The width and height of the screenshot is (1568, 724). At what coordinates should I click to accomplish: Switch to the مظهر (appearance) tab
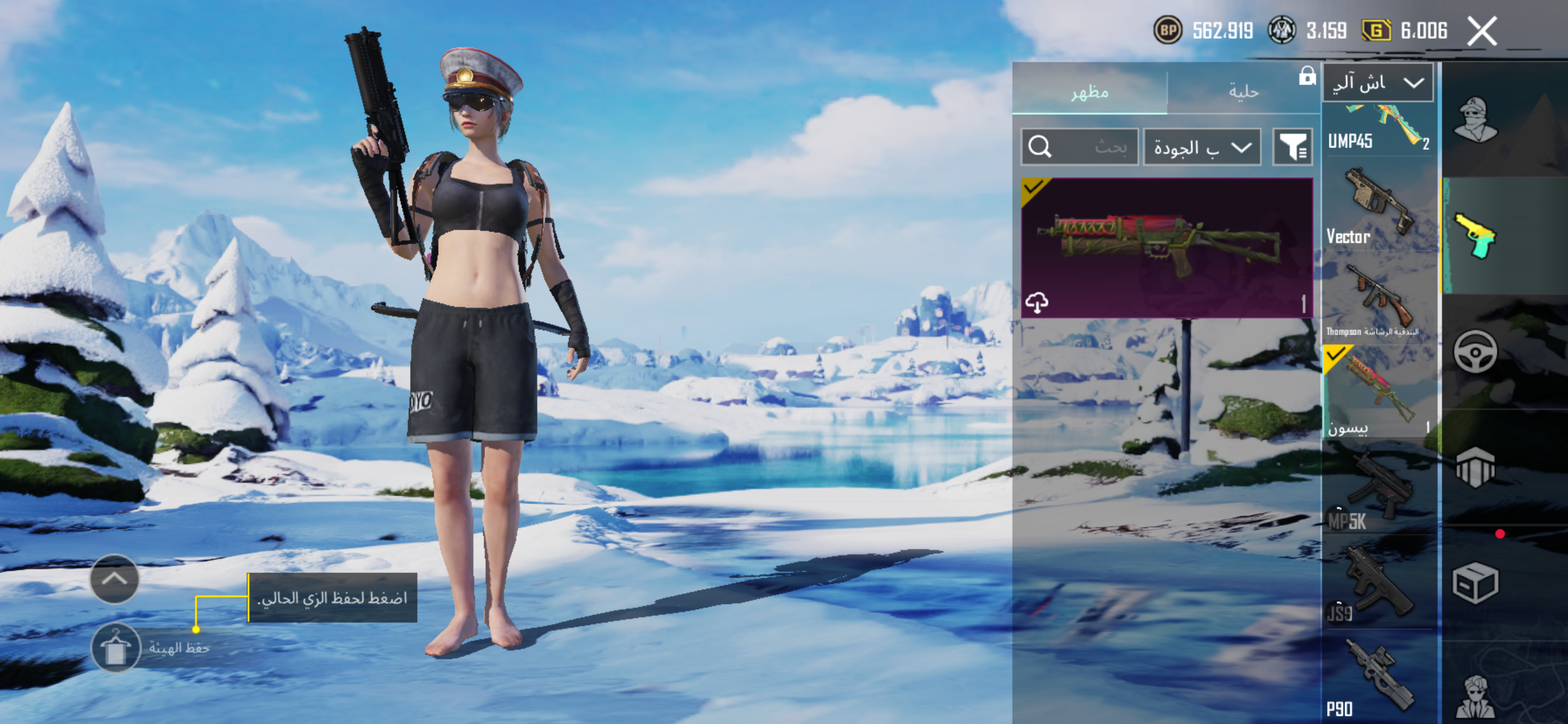1089,92
